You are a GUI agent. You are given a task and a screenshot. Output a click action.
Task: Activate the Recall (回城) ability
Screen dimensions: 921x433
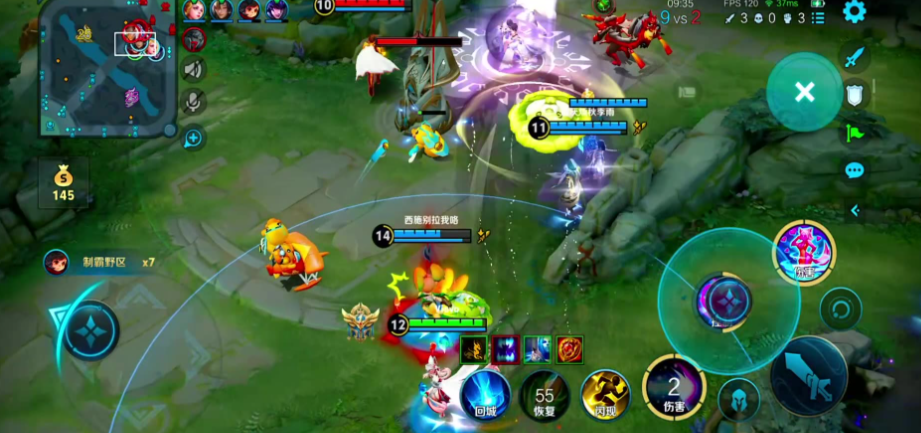pos(485,392)
